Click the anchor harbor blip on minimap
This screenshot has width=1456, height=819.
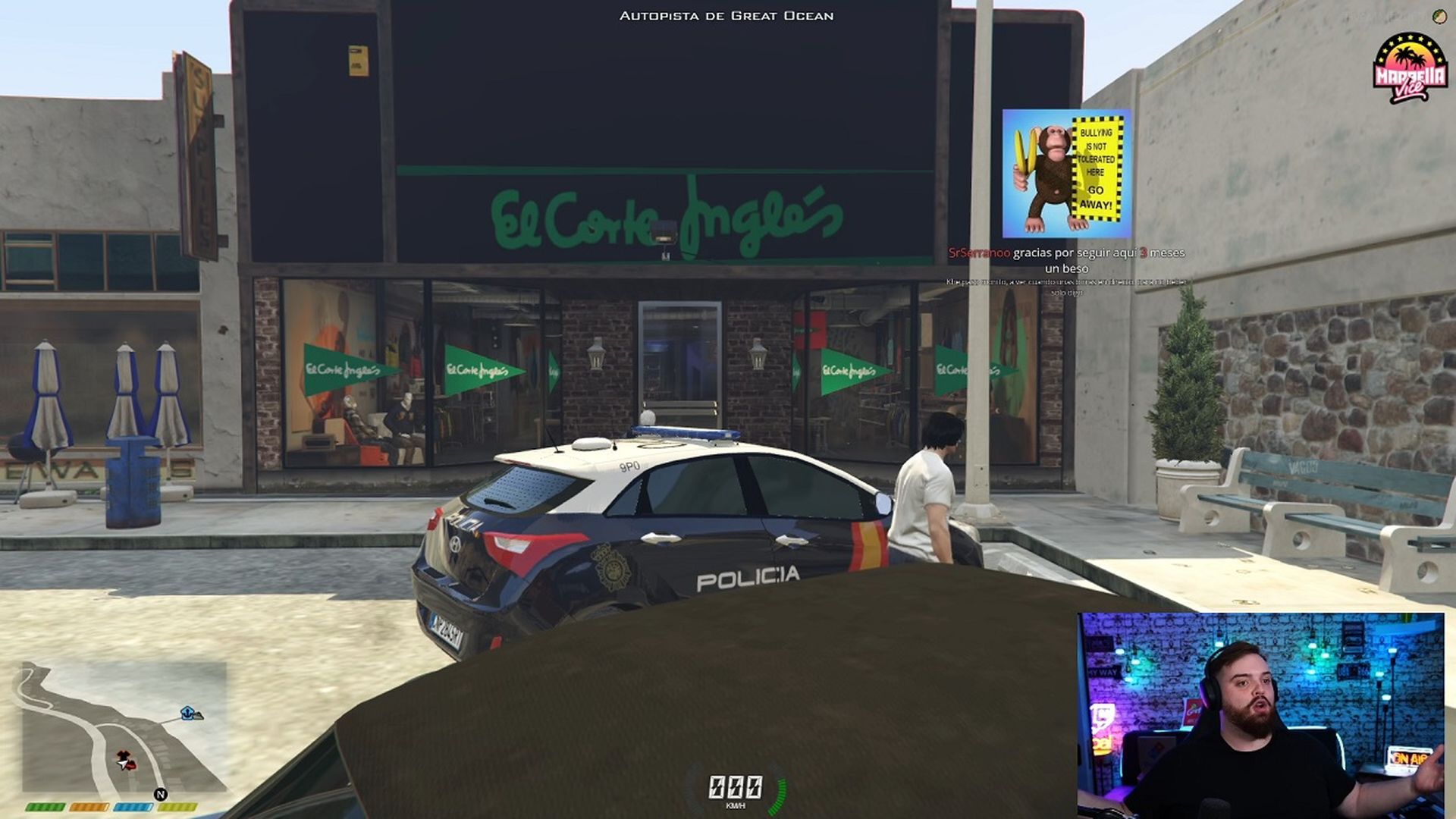coord(187,712)
